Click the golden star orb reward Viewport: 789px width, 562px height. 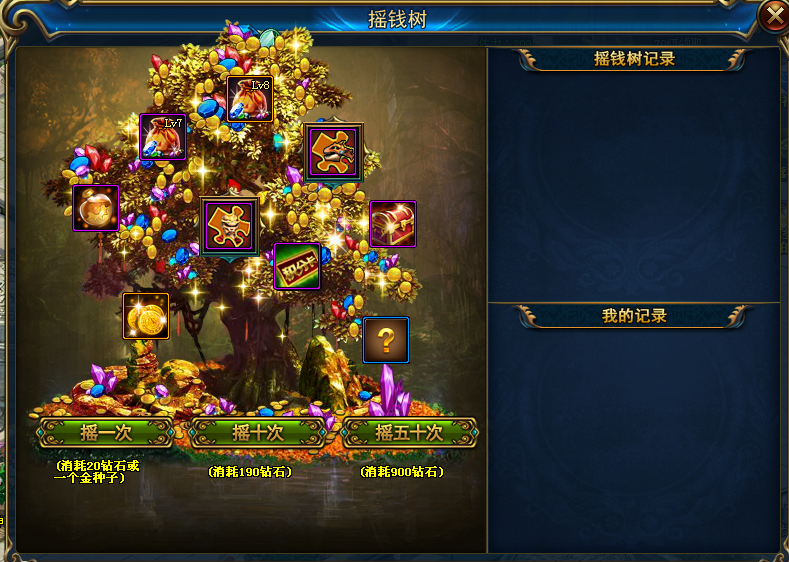pos(96,208)
